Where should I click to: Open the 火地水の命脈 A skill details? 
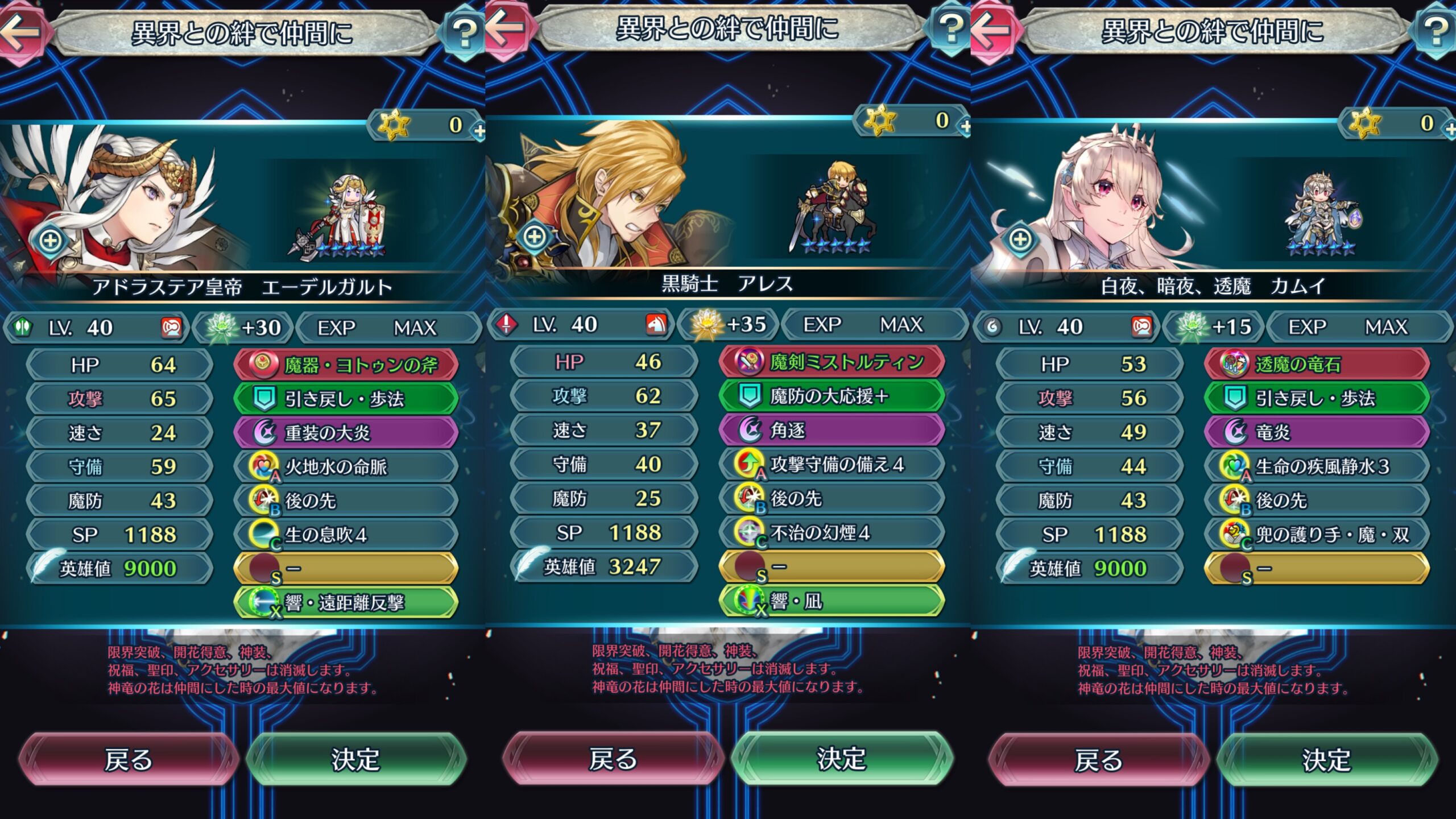tap(346, 467)
